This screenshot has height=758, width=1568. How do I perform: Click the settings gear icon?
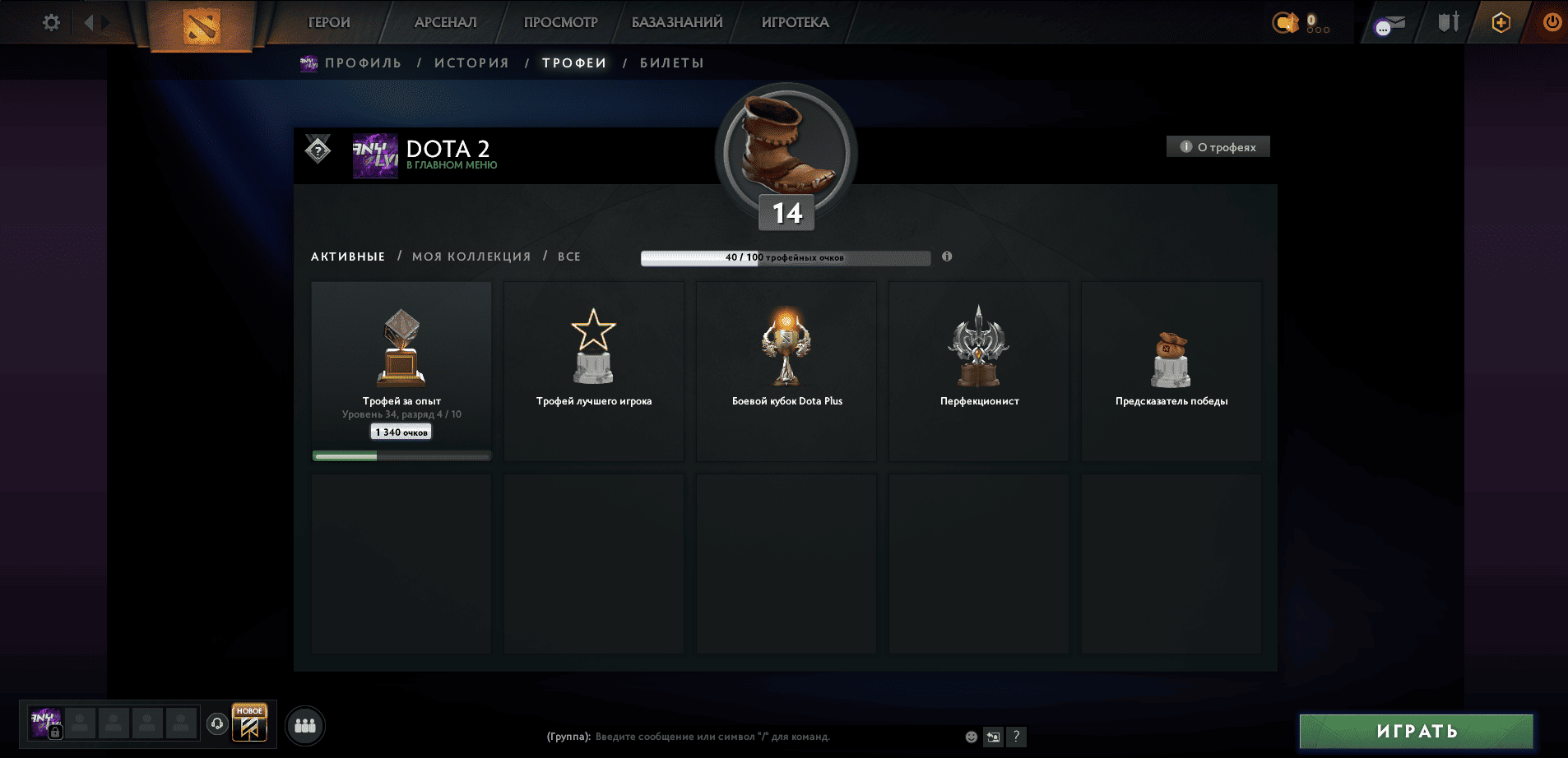(x=50, y=22)
